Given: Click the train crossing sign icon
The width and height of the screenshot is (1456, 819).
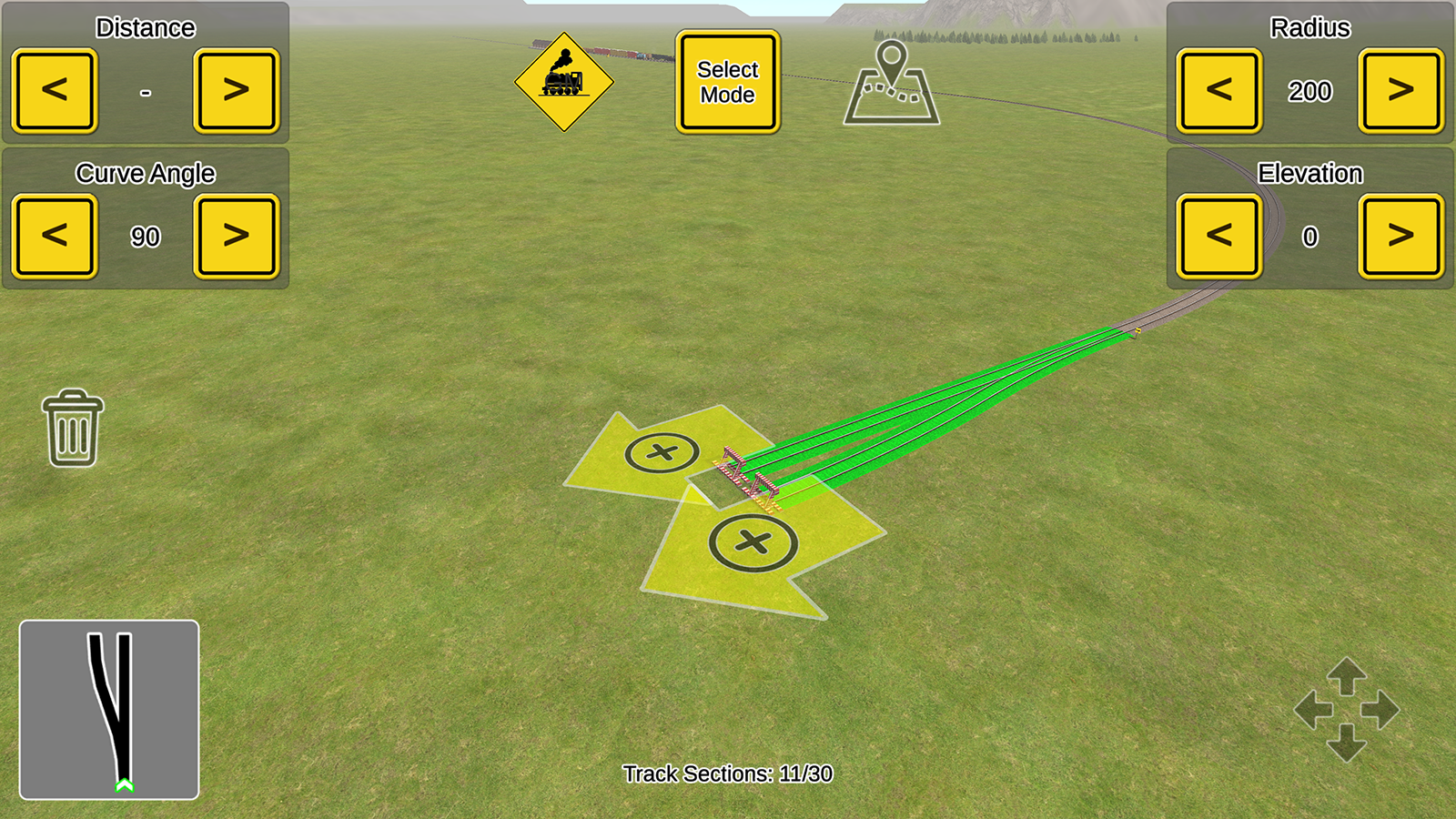Looking at the screenshot, I should [566, 80].
